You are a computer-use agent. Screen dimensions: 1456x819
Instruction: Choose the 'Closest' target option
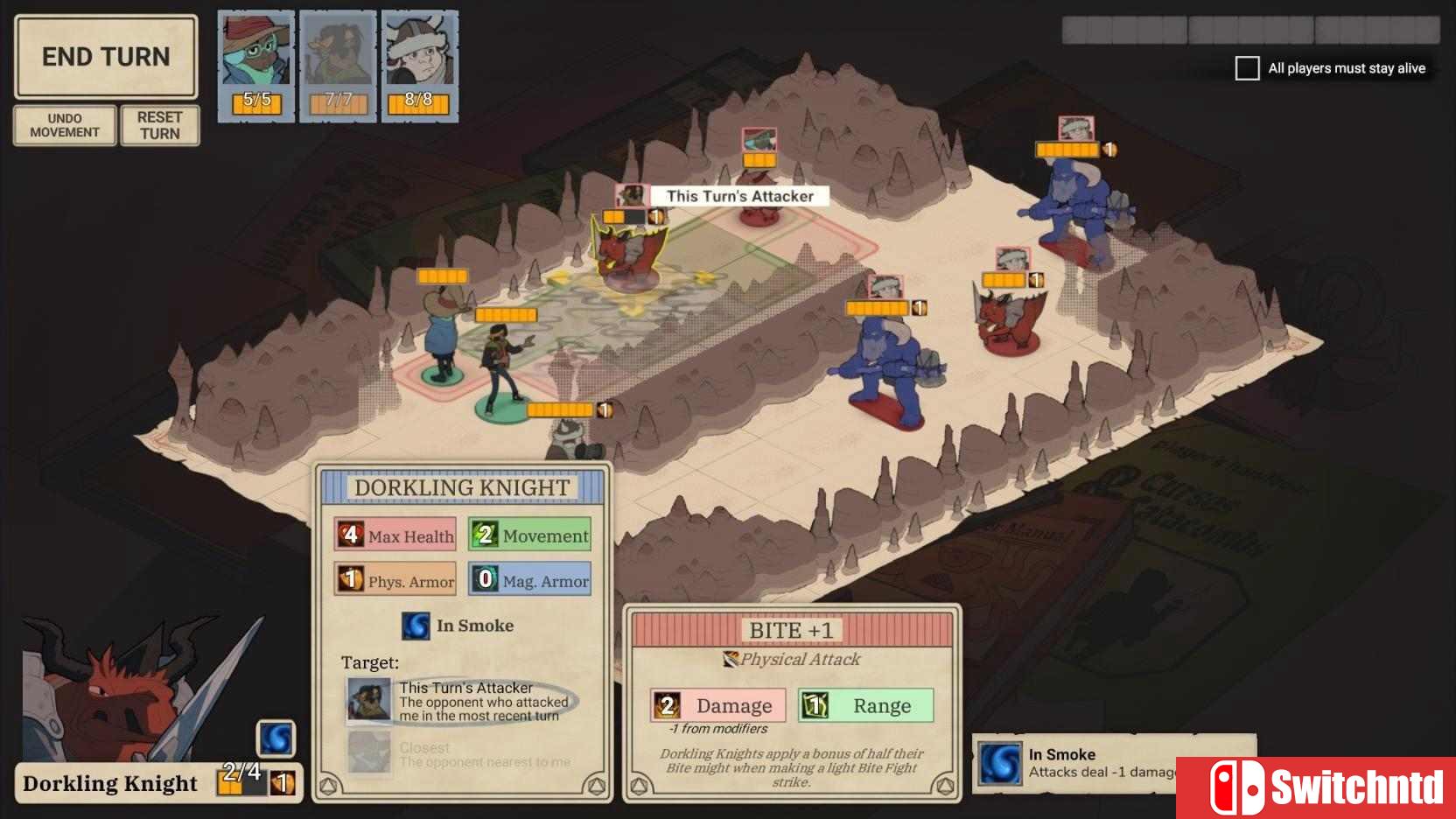[x=459, y=754]
